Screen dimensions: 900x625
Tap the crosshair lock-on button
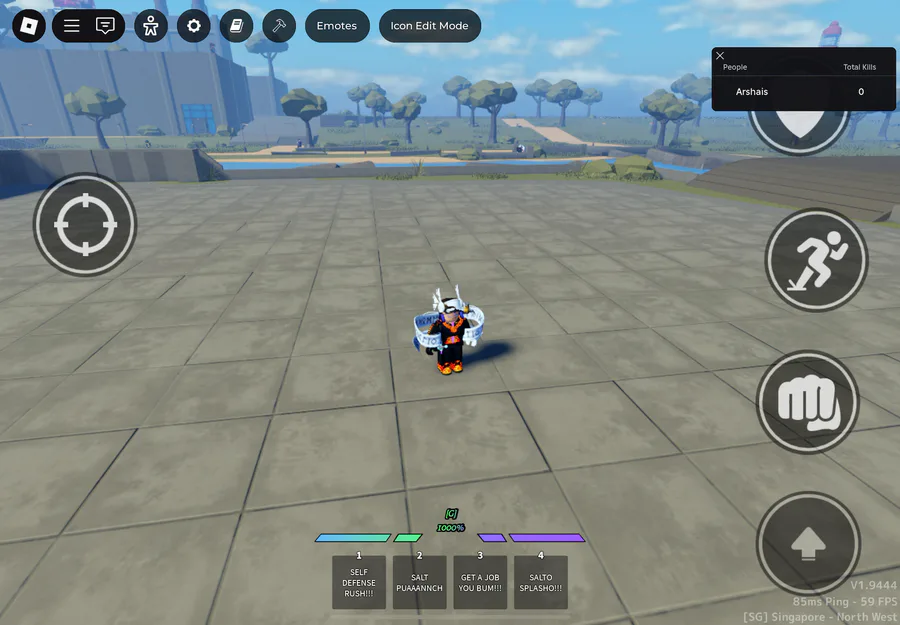point(84,224)
